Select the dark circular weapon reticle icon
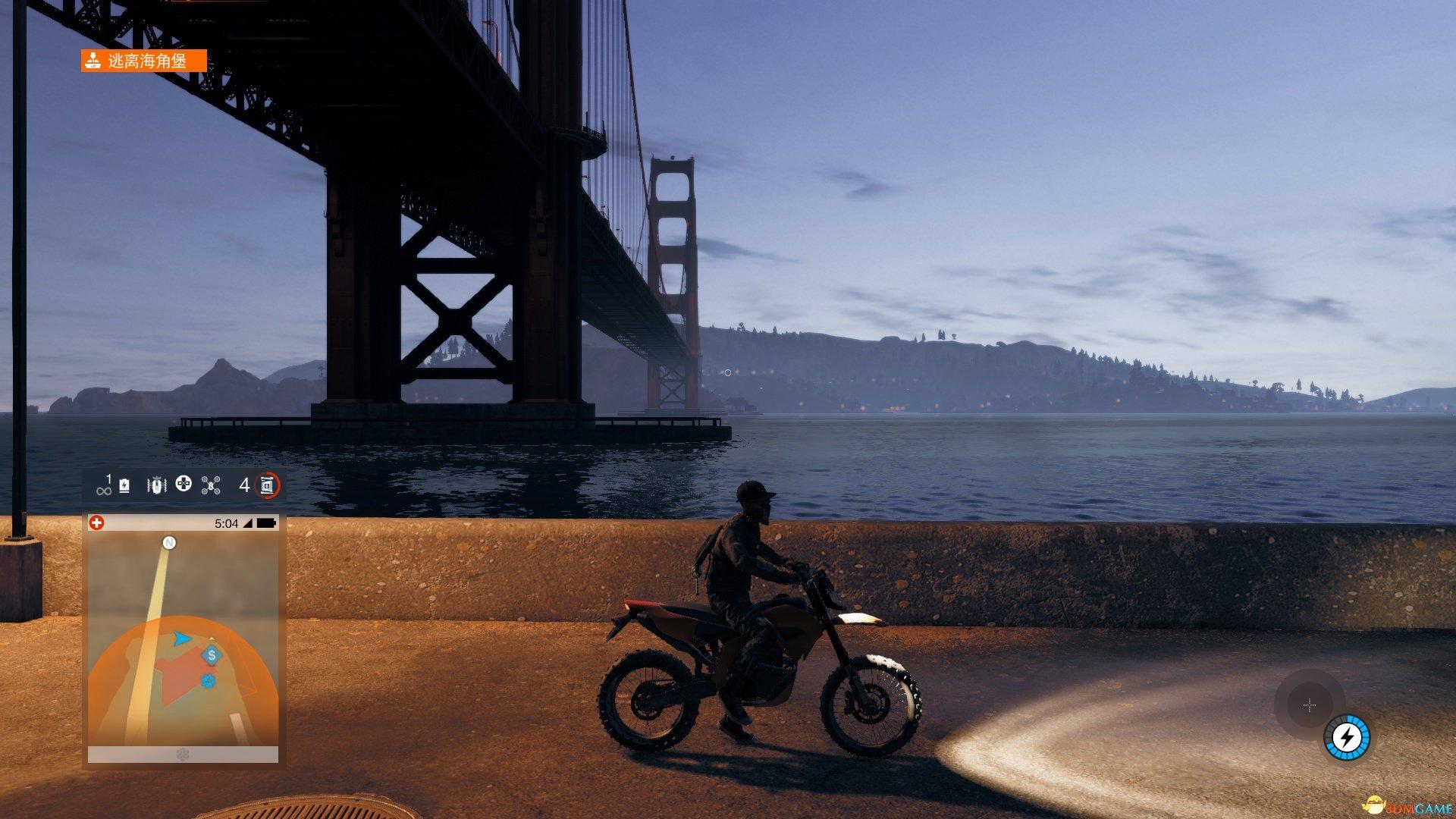1456x819 pixels. [1310, 705]
